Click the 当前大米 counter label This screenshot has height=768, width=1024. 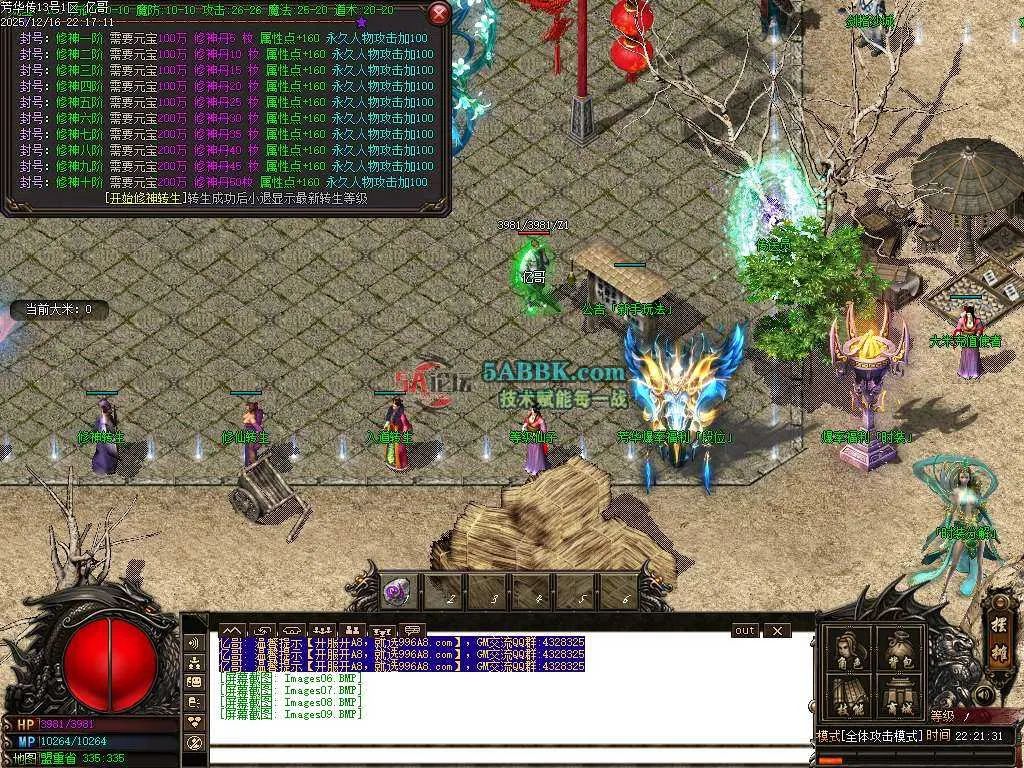pyautogui.click(x=59, y=310)
